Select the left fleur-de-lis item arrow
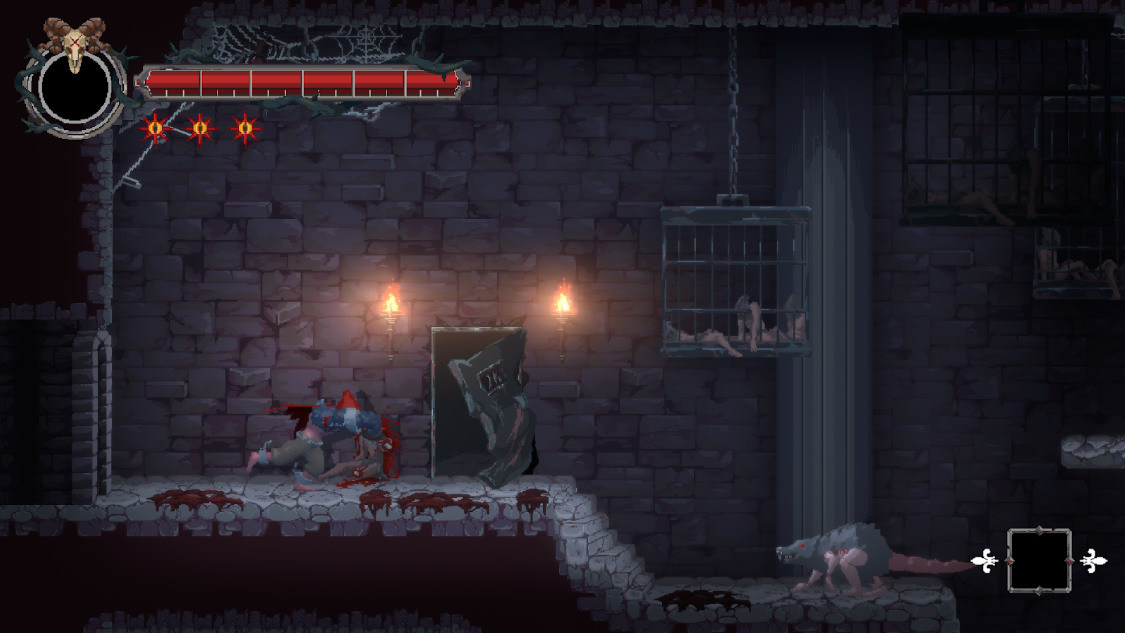This screenshot has height=633, width=1125. point(986,561)
